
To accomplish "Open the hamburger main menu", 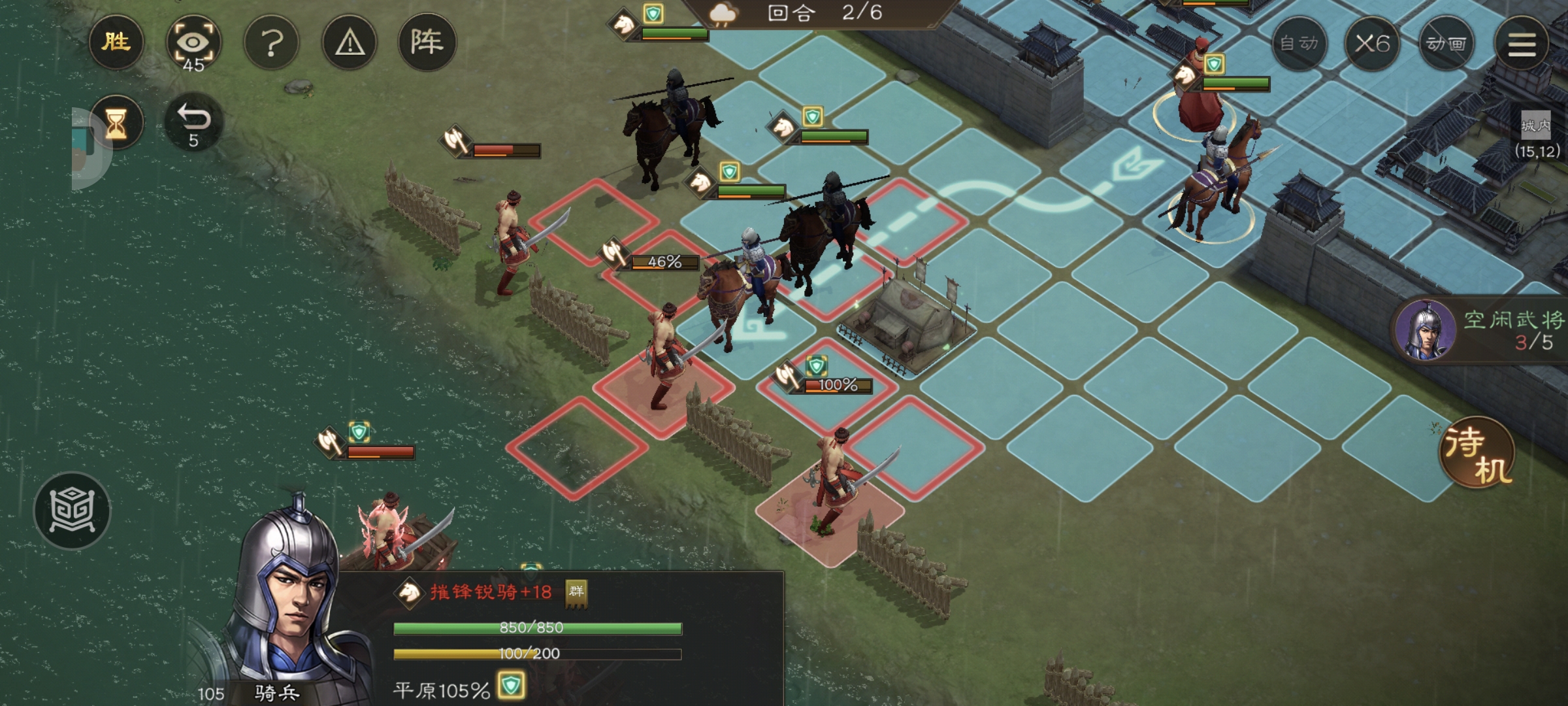I will click(x=1522, y=44).
